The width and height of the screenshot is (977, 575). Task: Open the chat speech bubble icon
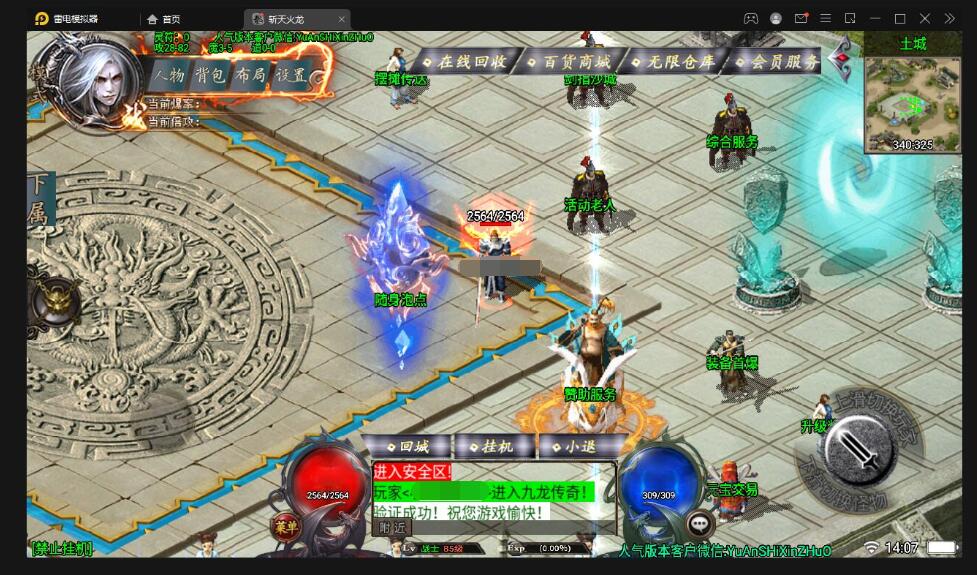[699, 521]
